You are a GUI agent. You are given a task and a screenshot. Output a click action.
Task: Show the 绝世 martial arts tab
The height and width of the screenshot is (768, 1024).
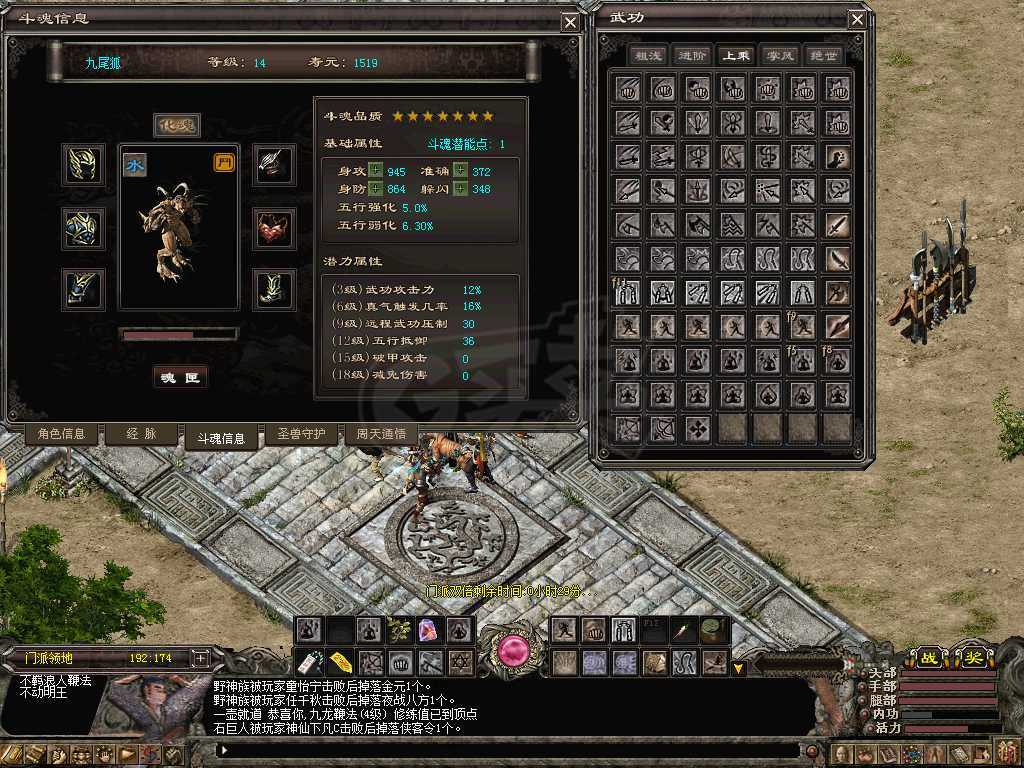pos(823,56)
